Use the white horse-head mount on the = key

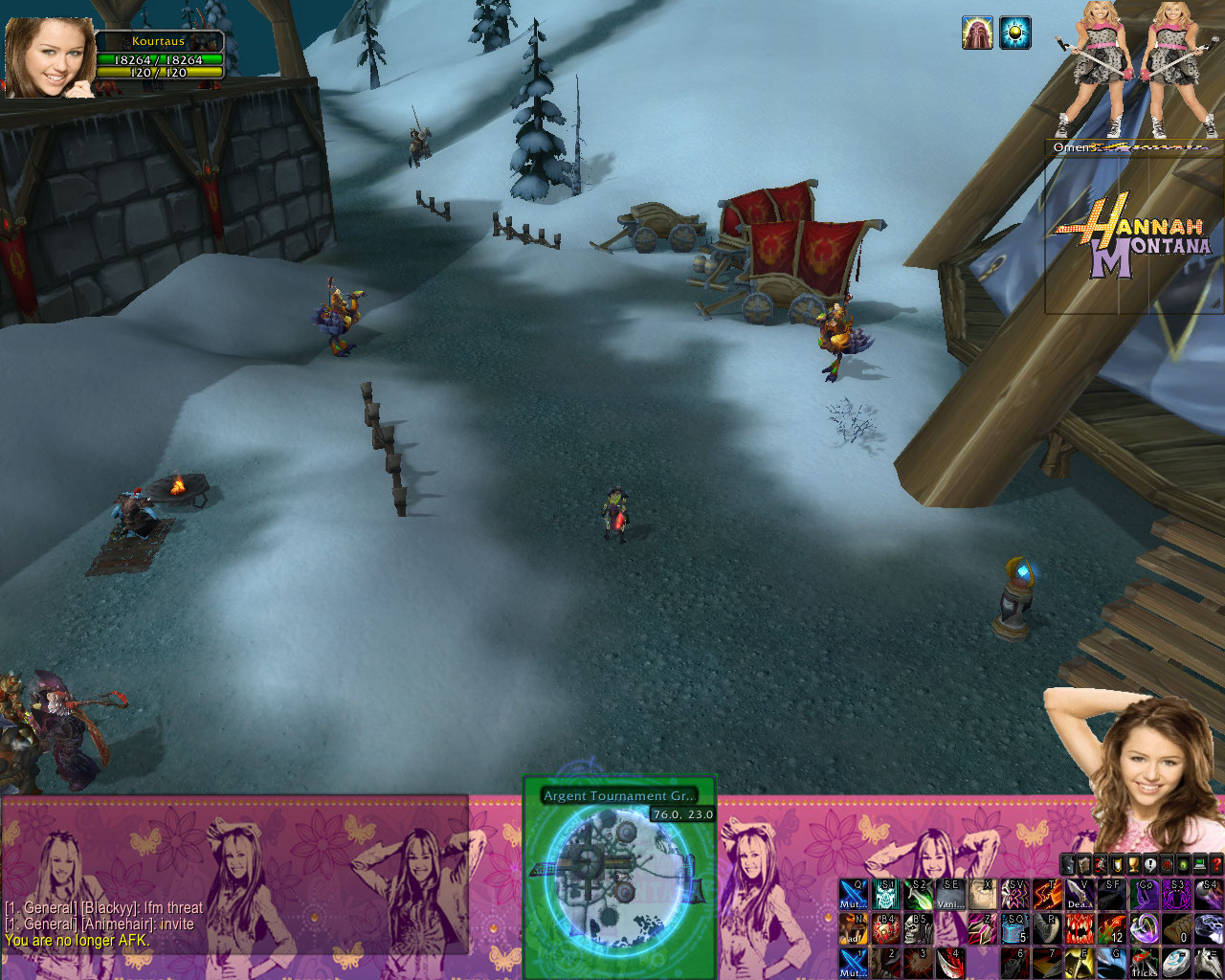point(1210,962)
